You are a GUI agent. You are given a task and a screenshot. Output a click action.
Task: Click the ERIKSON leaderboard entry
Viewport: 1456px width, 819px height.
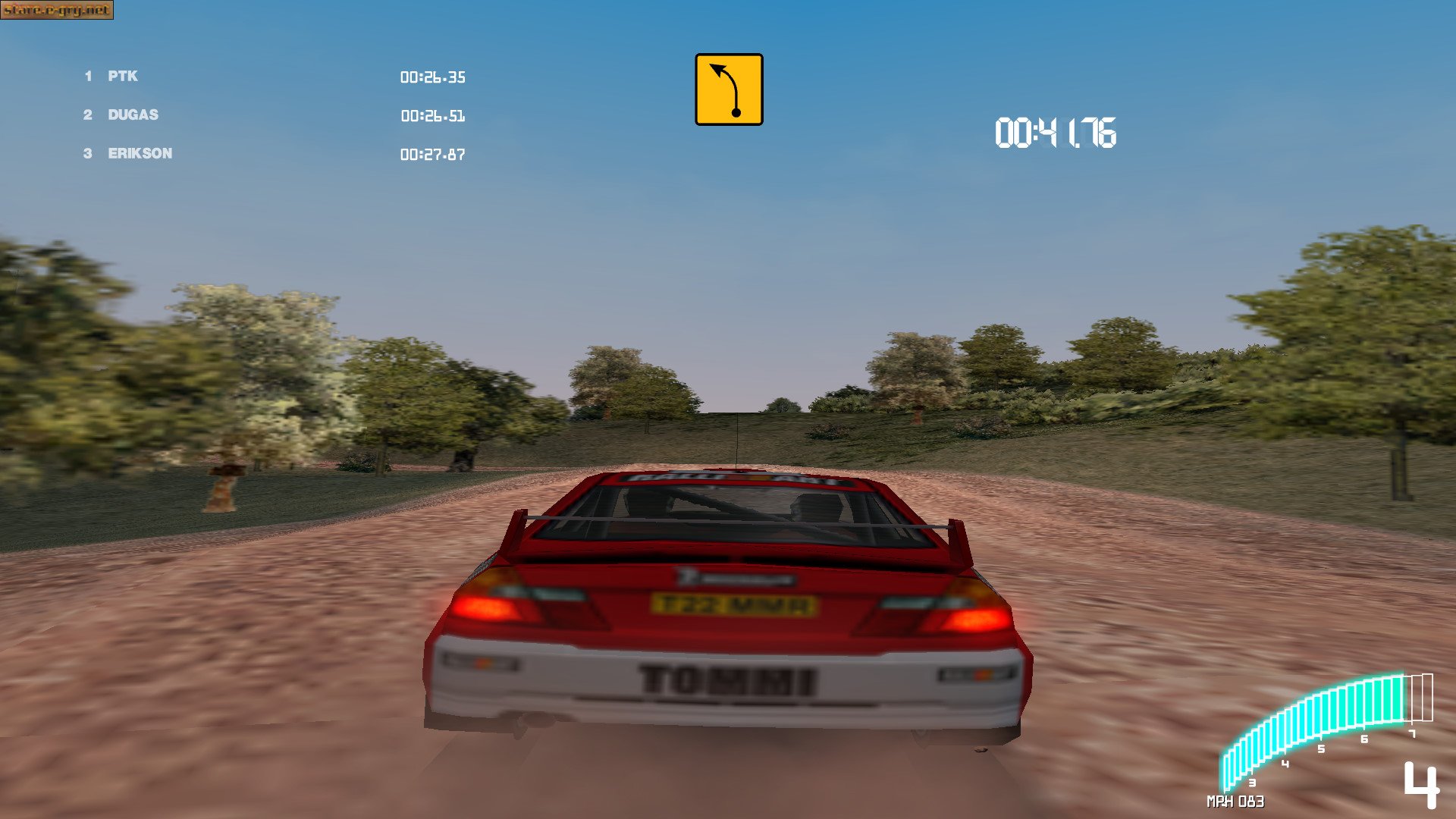pyautogui.click(x=136, y=153)
